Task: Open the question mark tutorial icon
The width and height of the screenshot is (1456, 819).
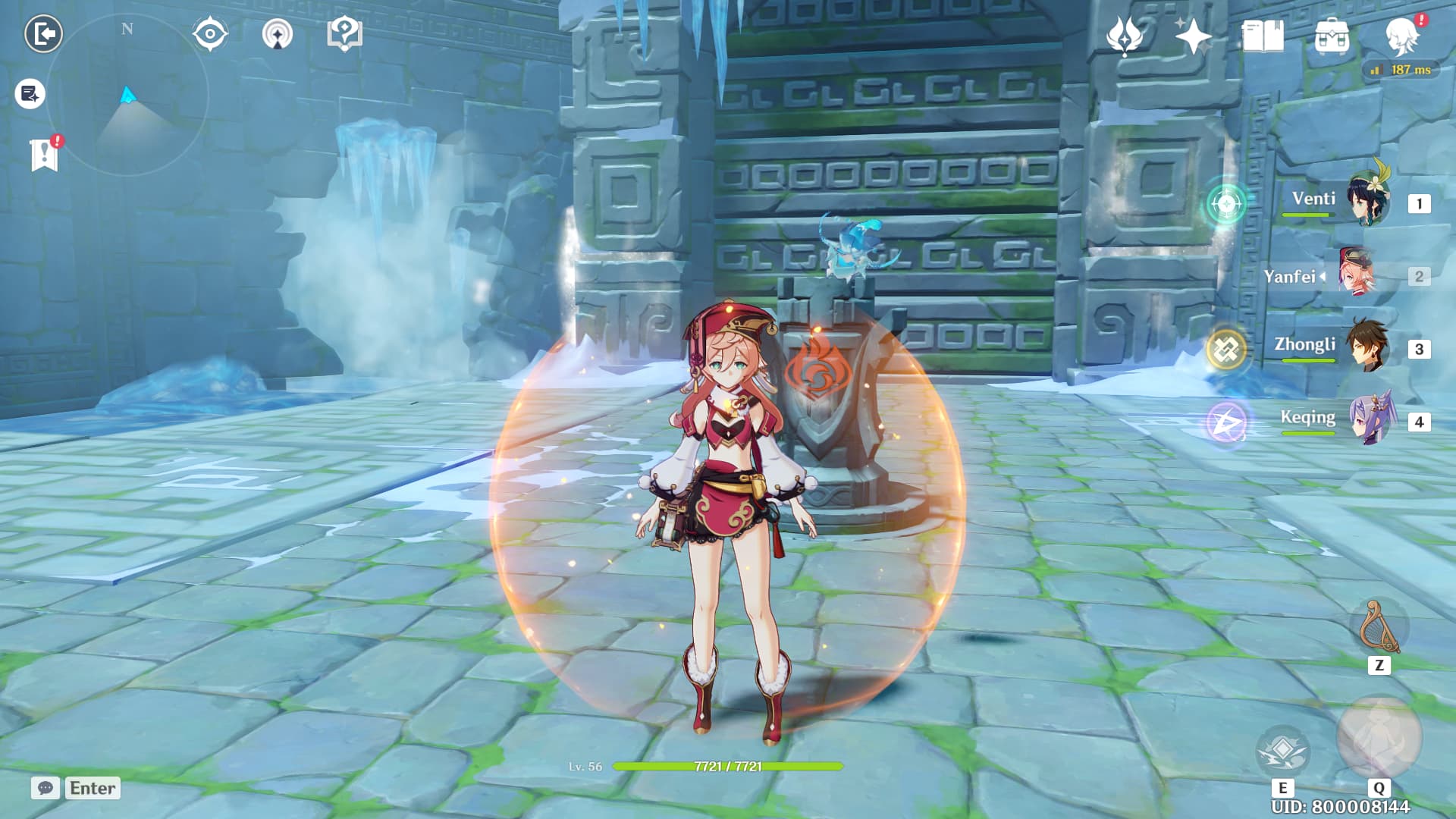Action: click(344, 34)
